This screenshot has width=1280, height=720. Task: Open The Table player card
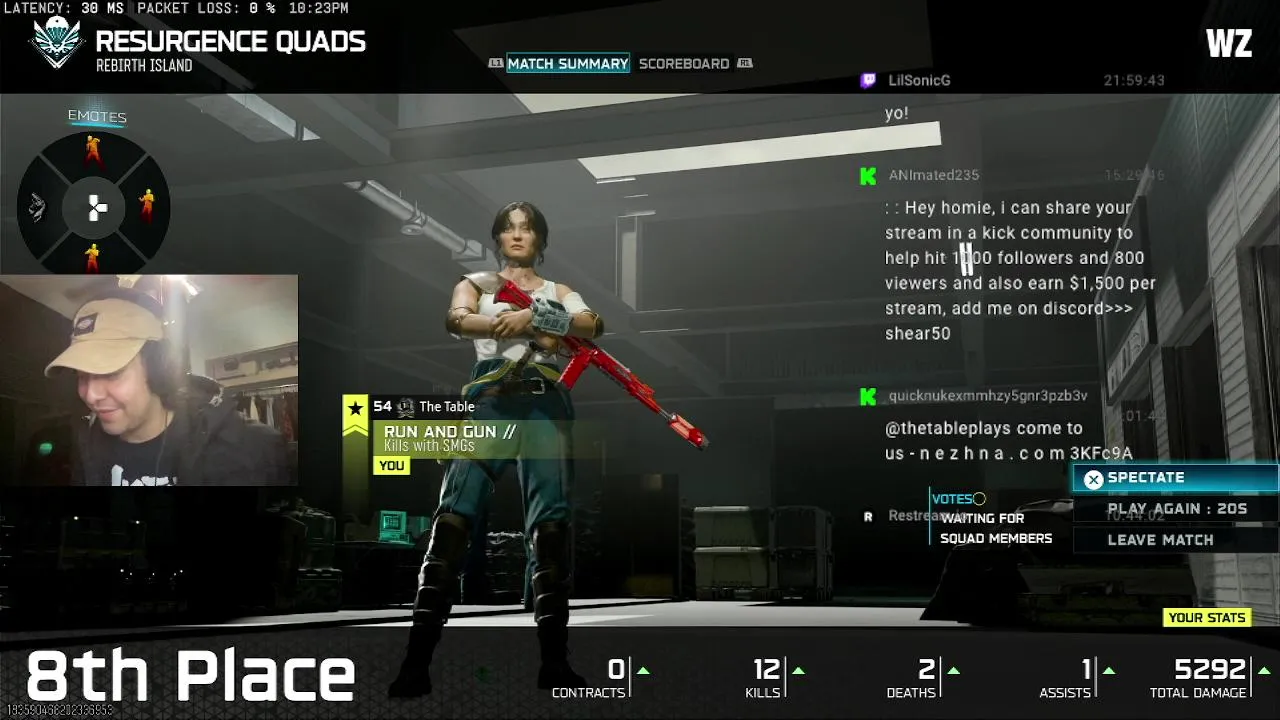point(446,407)
